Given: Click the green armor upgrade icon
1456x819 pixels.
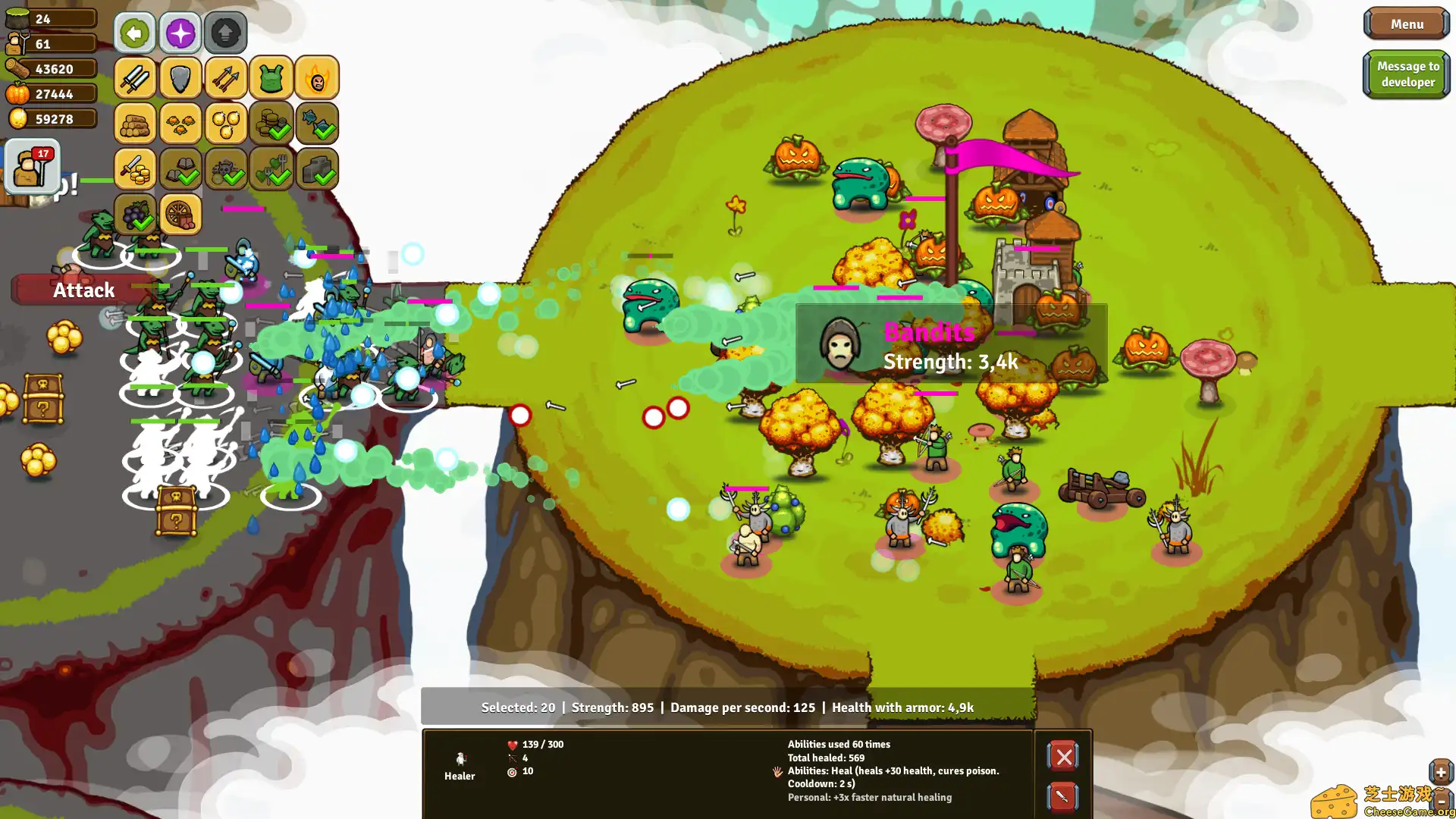Looking at the screenshot, I should coord(271,78).
